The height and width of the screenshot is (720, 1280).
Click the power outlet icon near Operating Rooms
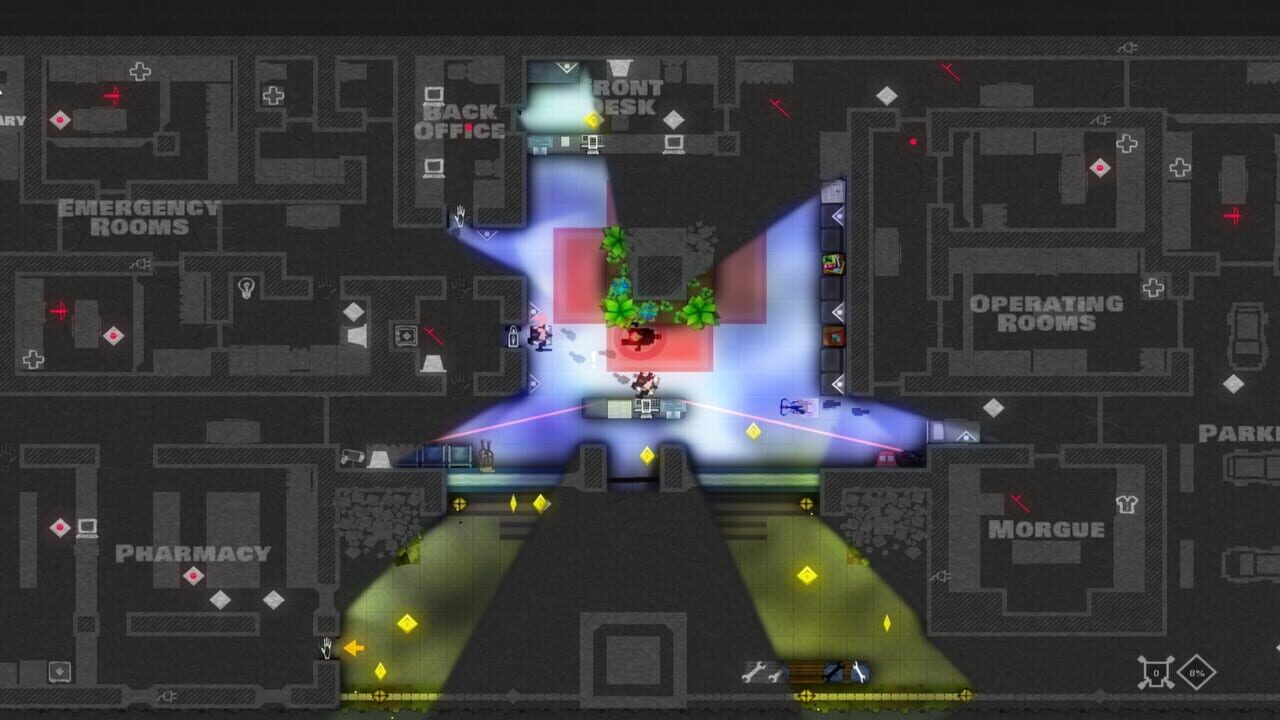1128,49
